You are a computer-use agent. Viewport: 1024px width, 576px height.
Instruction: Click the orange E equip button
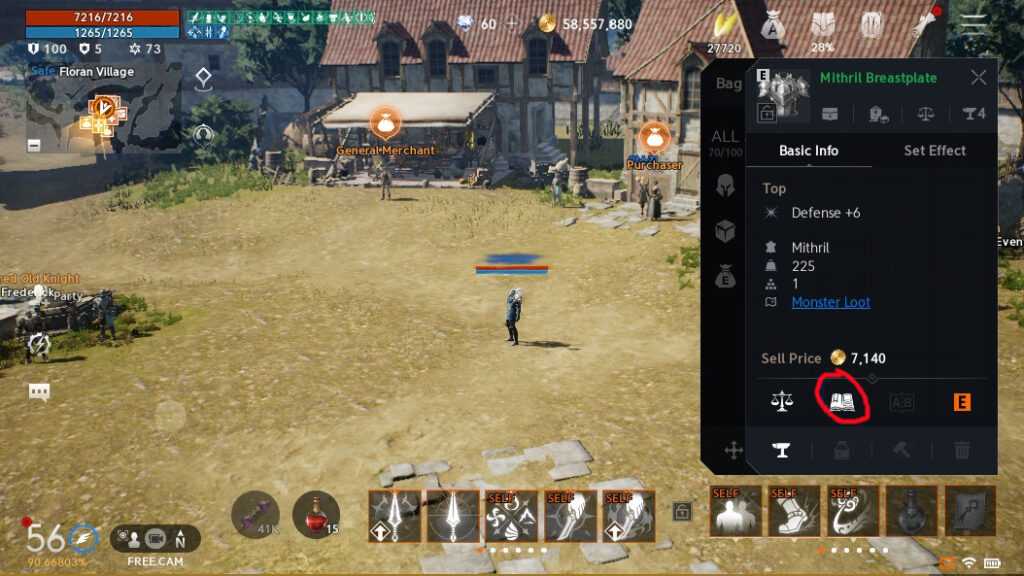[961, 402]
